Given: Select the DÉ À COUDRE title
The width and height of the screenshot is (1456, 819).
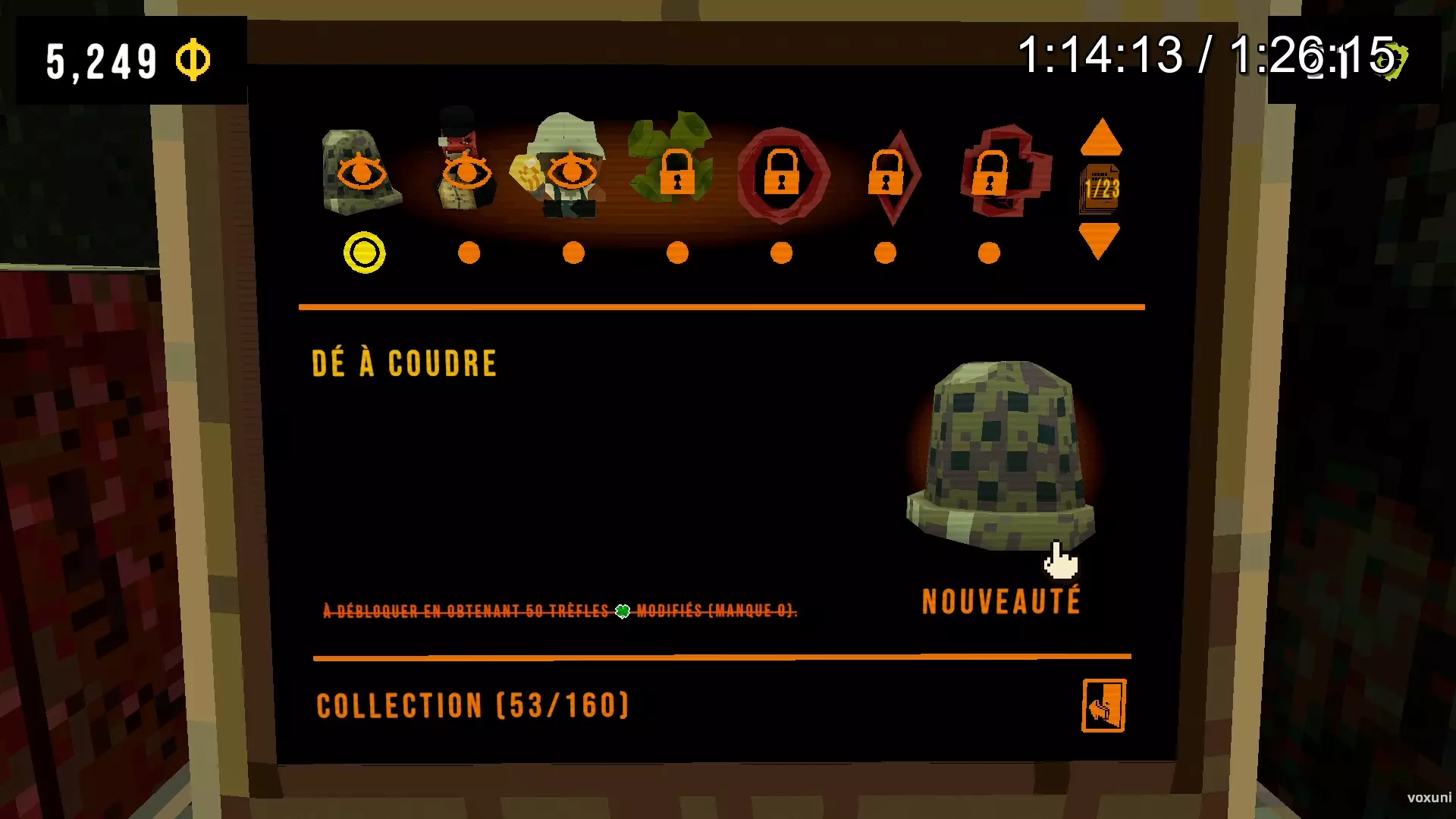Looking at the screenshot, I should (405, 362).
